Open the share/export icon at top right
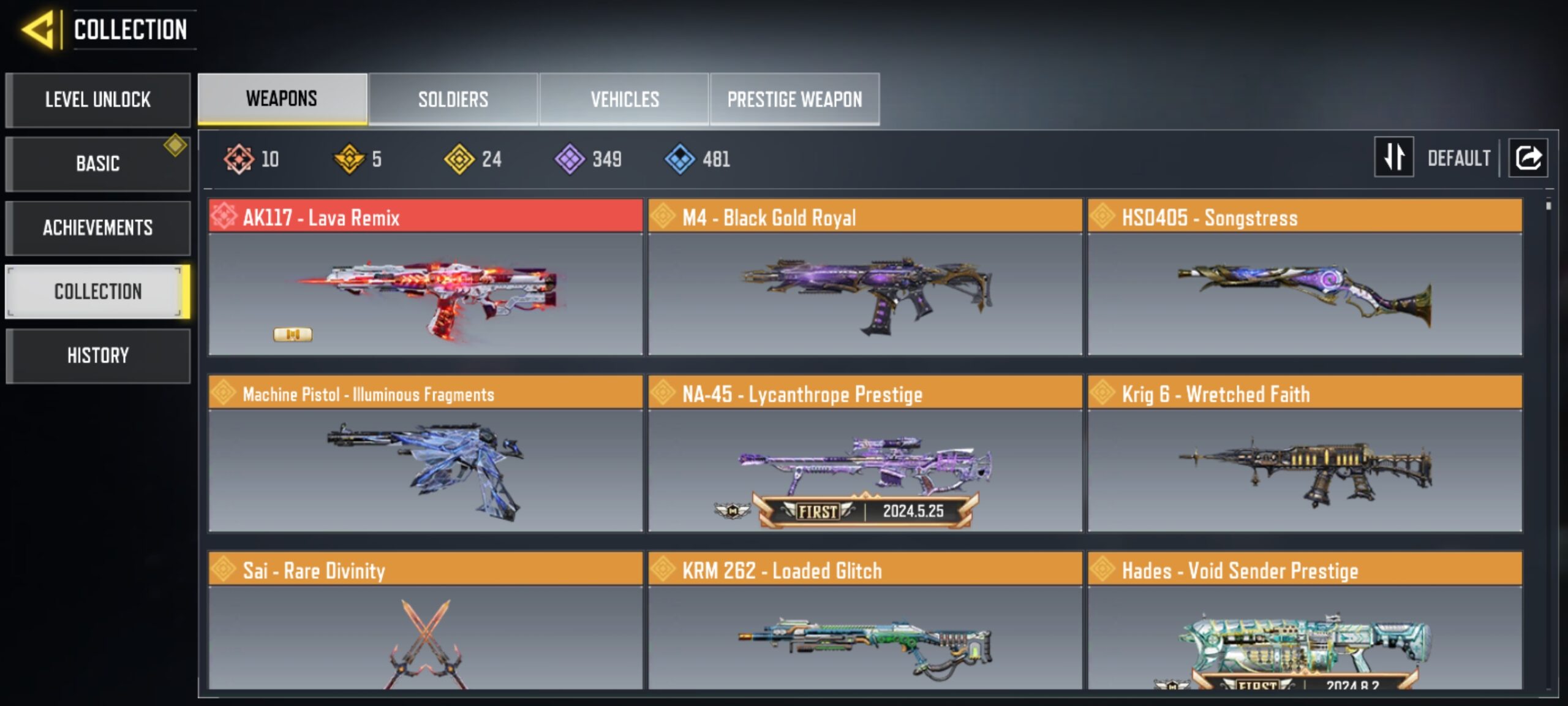 pyautogui.click(x=1528, y=158)
